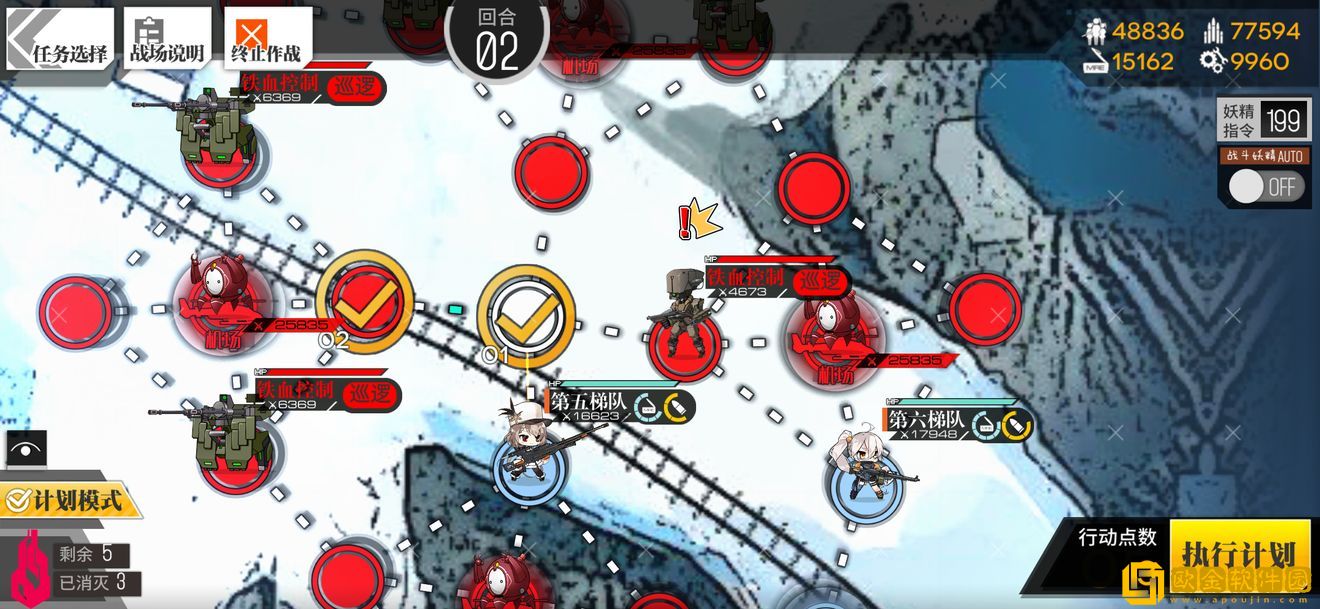1320x609 pixels.
Task: Click 终止作战 to abort the battle
Action: pyautogui.click(x=267, y=40)
